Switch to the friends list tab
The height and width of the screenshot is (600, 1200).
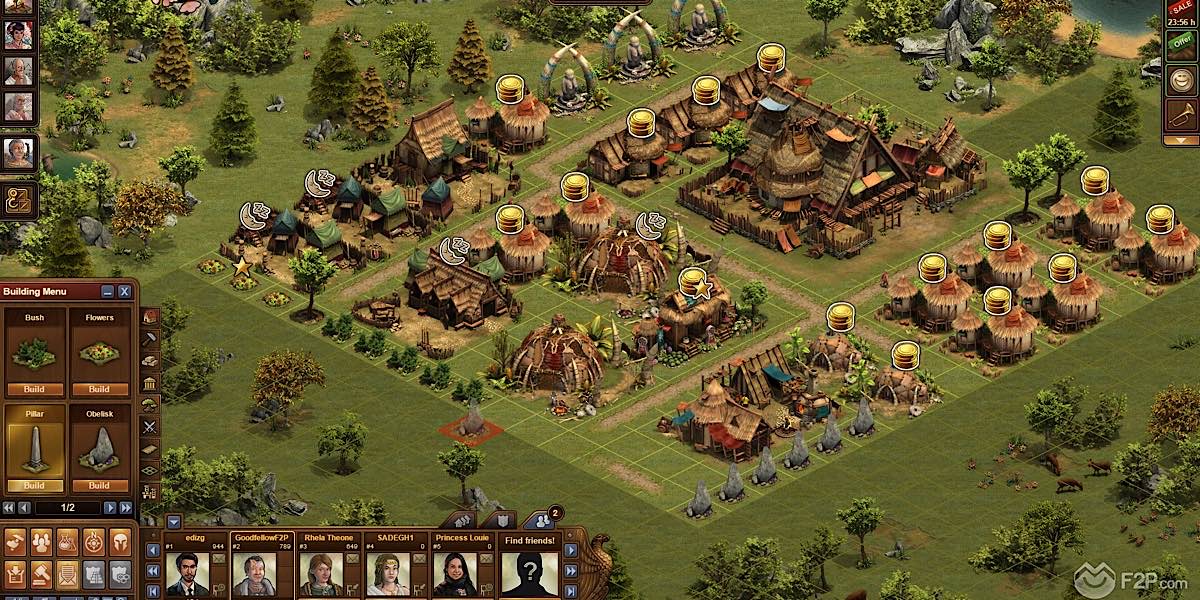point(539,520)
